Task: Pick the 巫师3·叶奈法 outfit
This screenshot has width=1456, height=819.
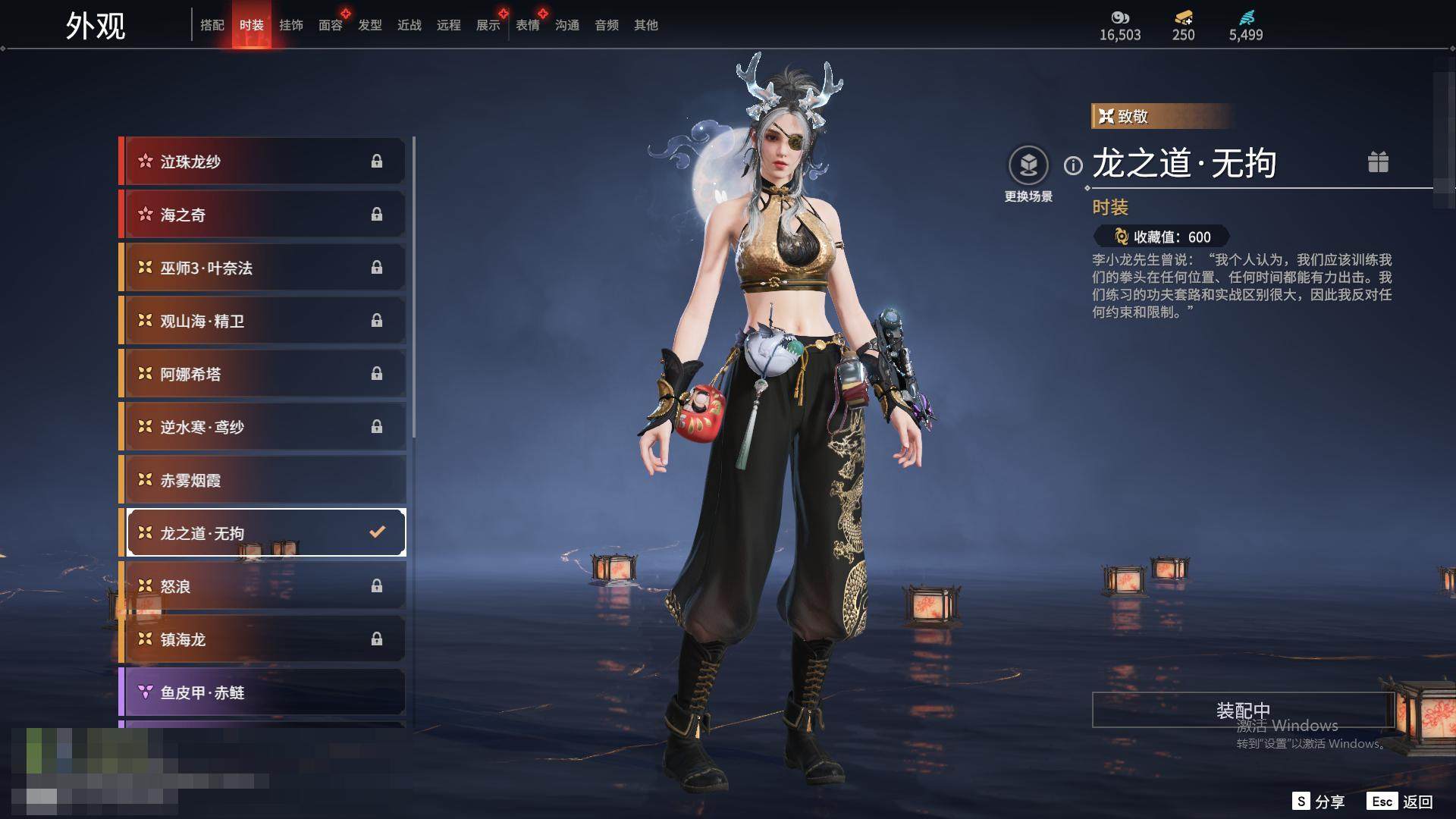Action: (x=262, y=268)
